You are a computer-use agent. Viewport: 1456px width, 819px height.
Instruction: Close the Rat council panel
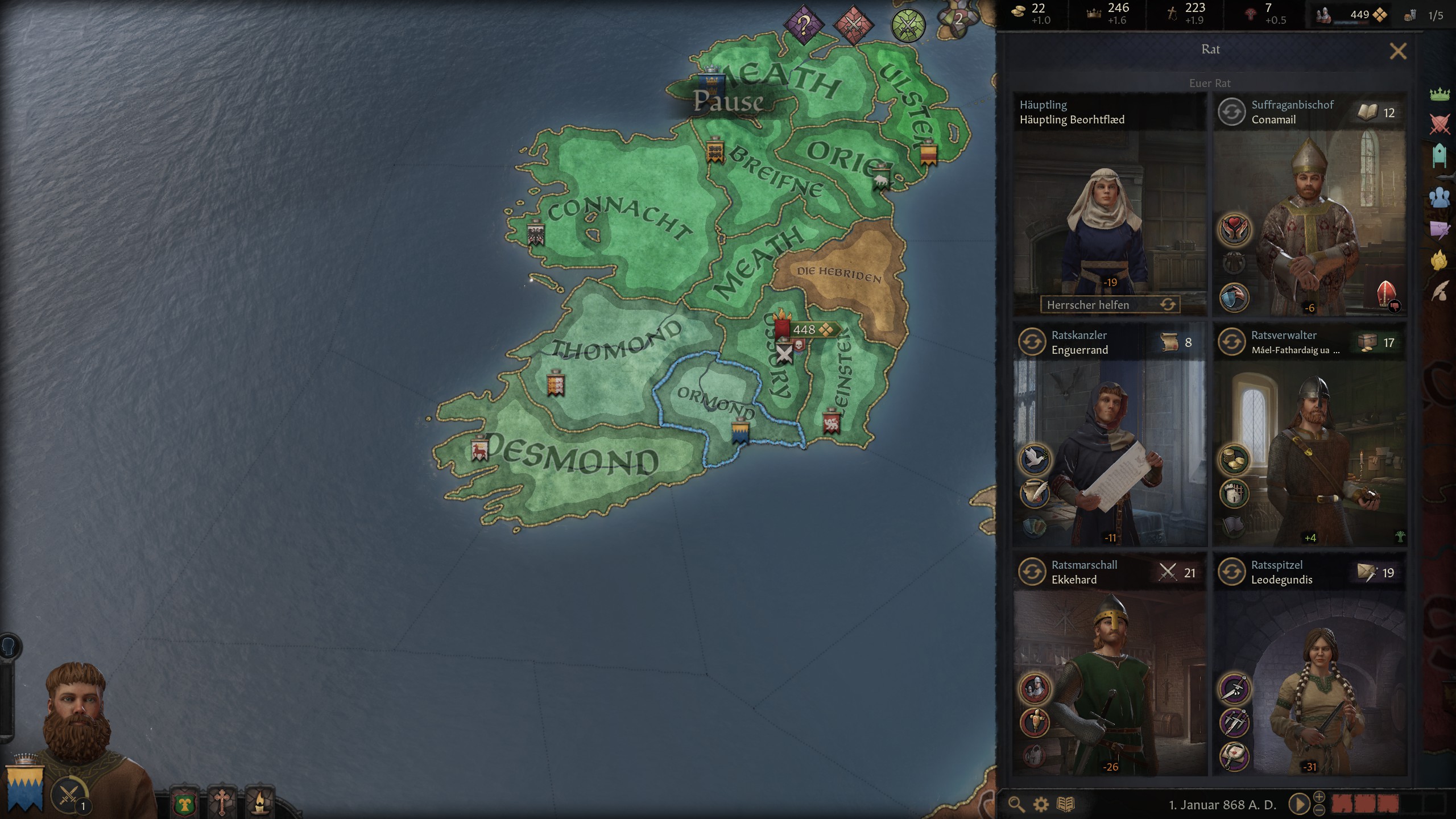pyautogui.click(x=1397, y=51)
